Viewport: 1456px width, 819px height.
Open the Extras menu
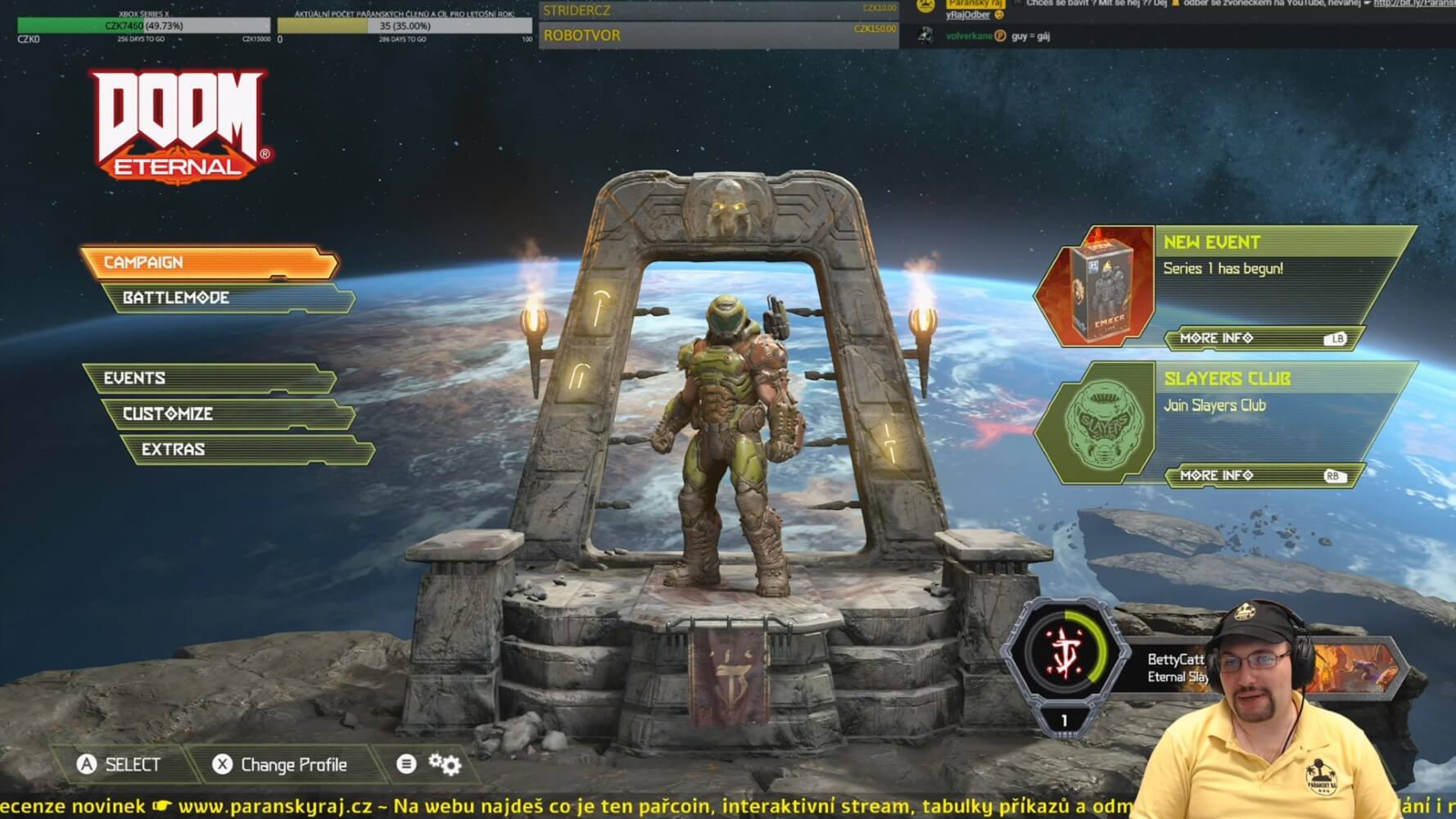(x=246, y=450)
